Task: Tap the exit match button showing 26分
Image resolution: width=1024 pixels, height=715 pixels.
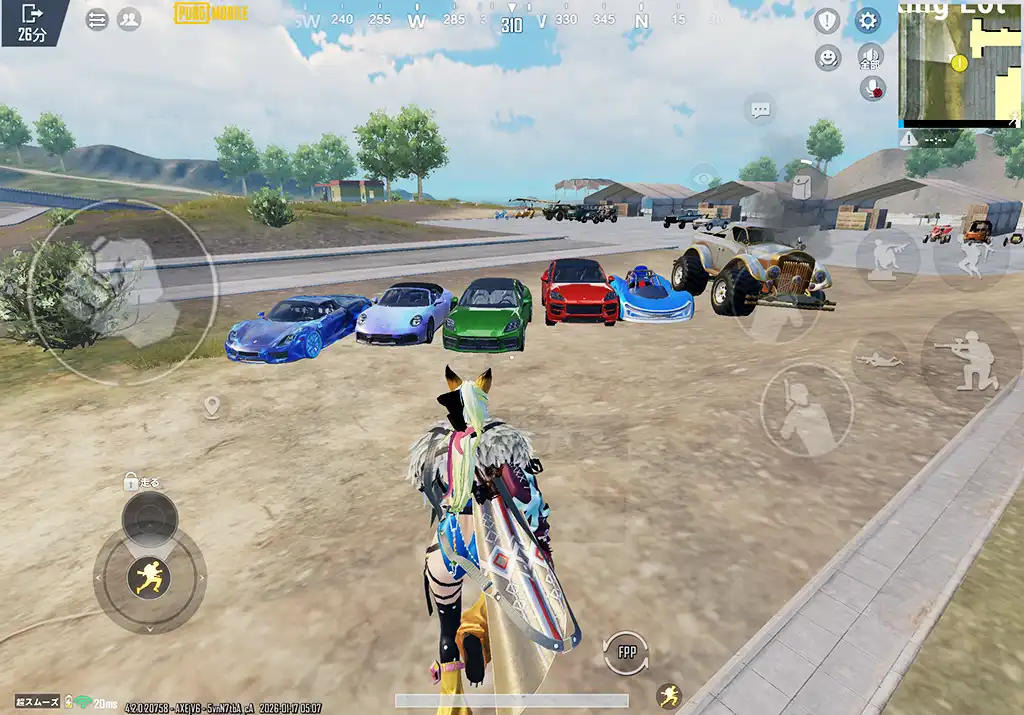Action: (x=32, y=20)
